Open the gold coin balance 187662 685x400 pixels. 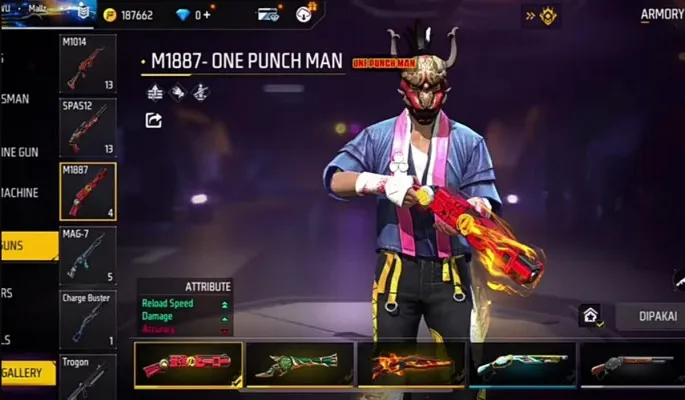coord(128,15)
